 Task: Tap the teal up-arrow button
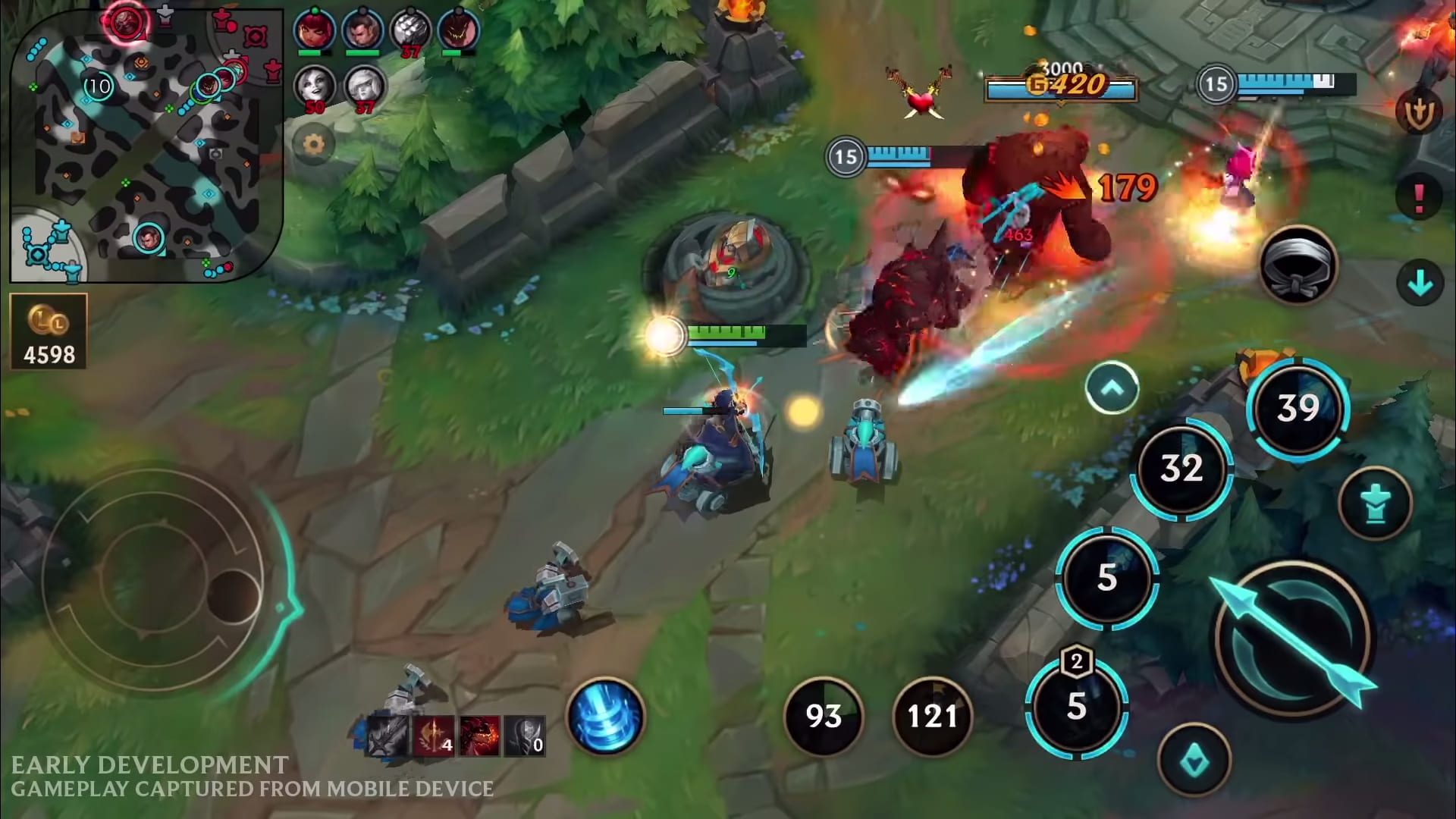(x=1112, y=388)
